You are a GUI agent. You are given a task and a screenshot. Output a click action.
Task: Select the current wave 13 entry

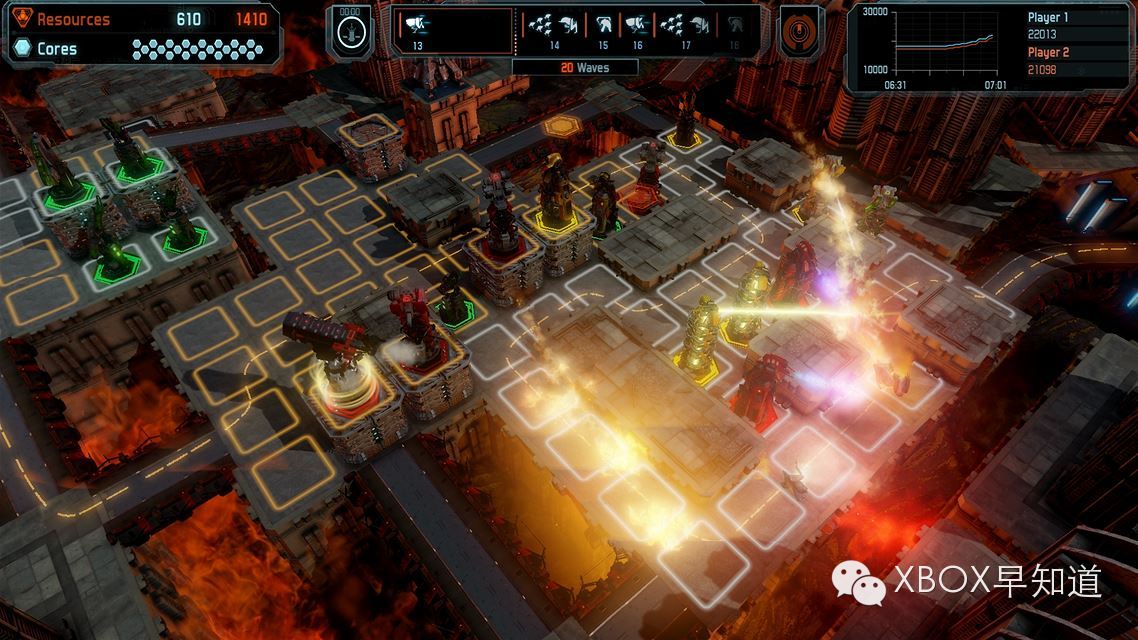tap(418, 28)
